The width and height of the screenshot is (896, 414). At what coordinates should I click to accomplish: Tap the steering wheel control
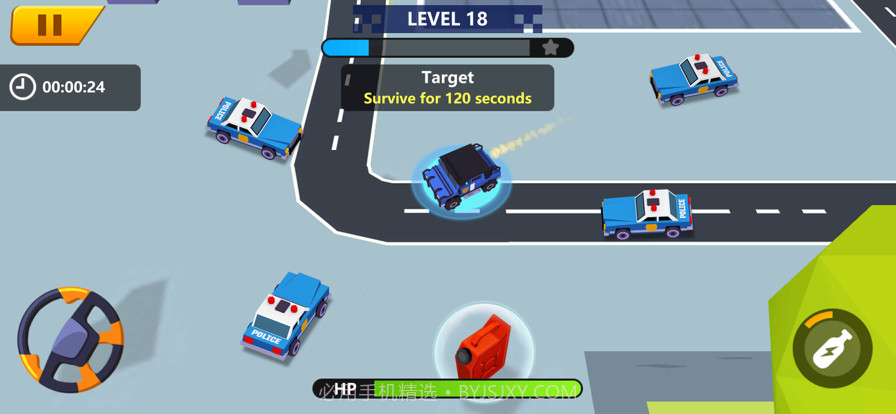click(x=70, y=339)
